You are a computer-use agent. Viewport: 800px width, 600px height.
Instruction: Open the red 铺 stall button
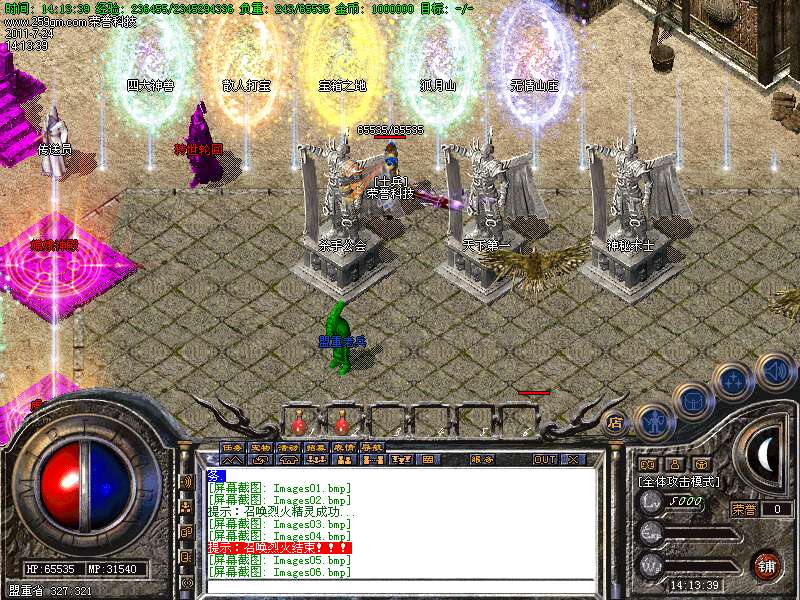[x=765, y=565]
